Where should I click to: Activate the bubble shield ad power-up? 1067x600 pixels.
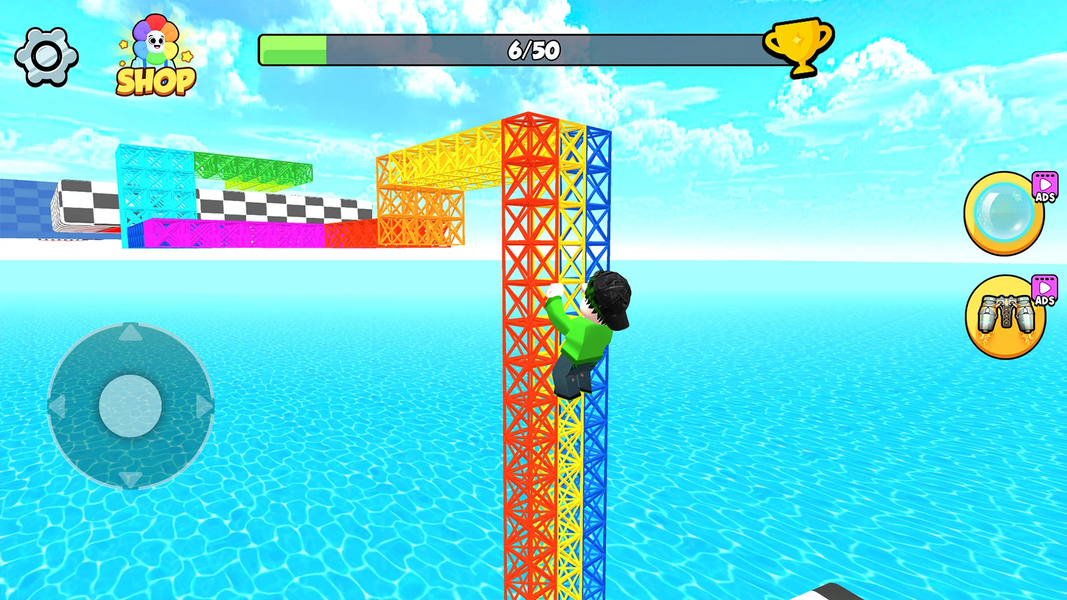coord(1004,213)
